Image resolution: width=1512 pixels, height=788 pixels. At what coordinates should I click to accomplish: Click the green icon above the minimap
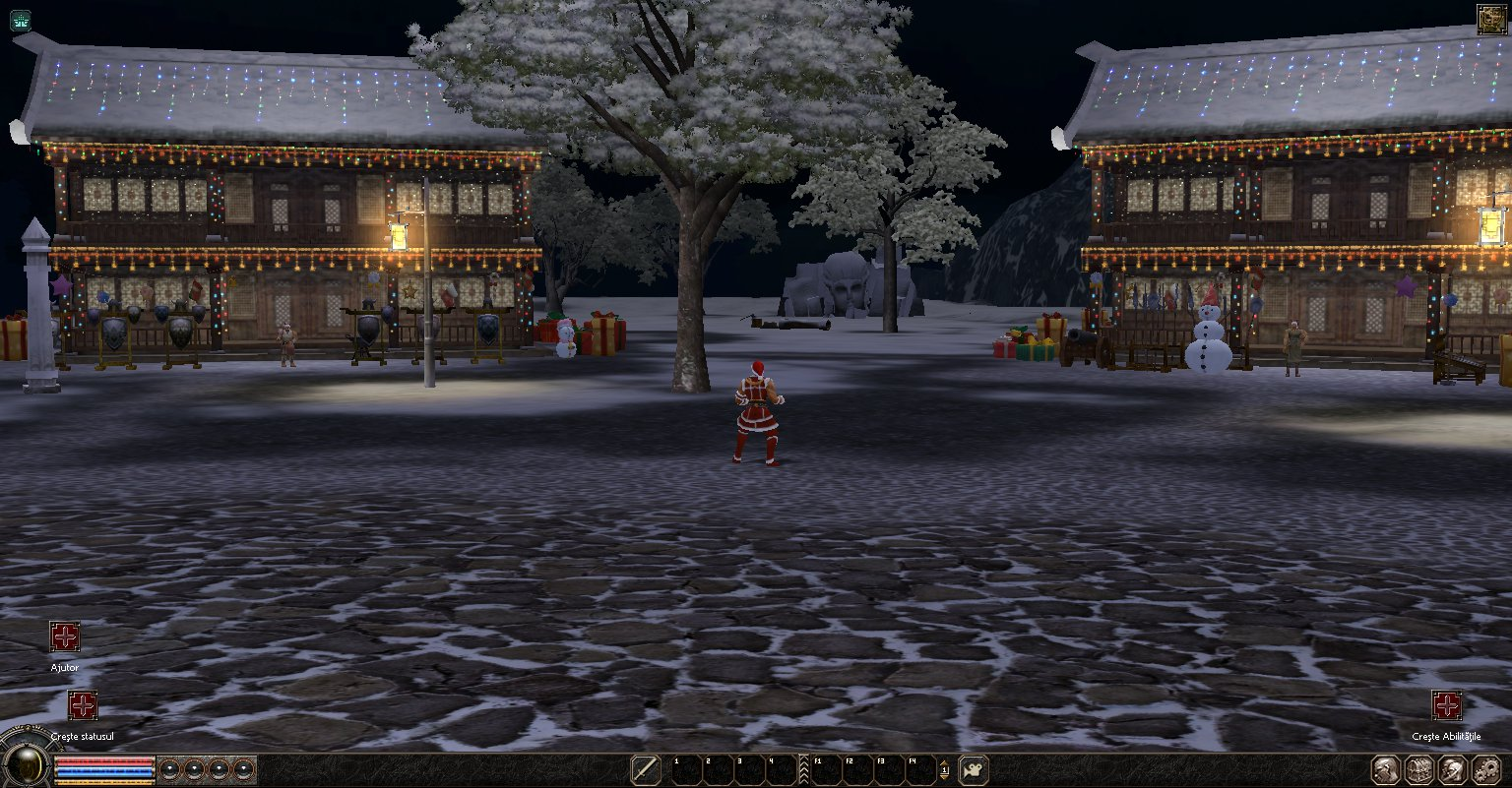tap(20, 20)
